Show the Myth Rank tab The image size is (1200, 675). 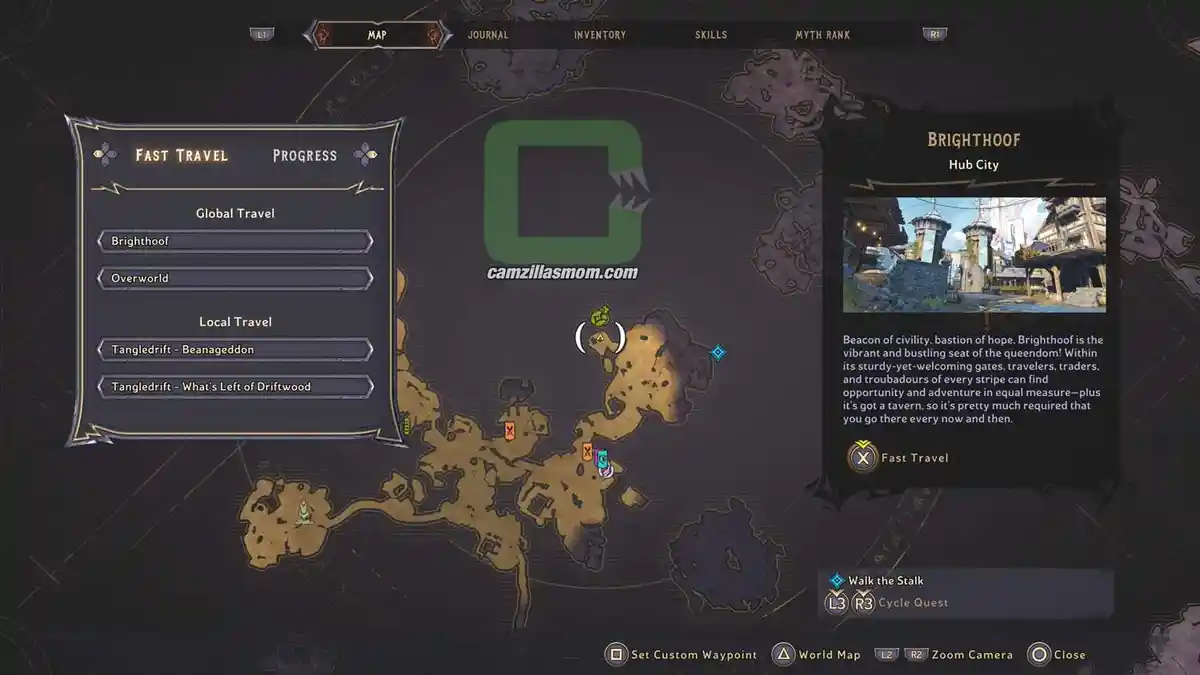(822, 35)
